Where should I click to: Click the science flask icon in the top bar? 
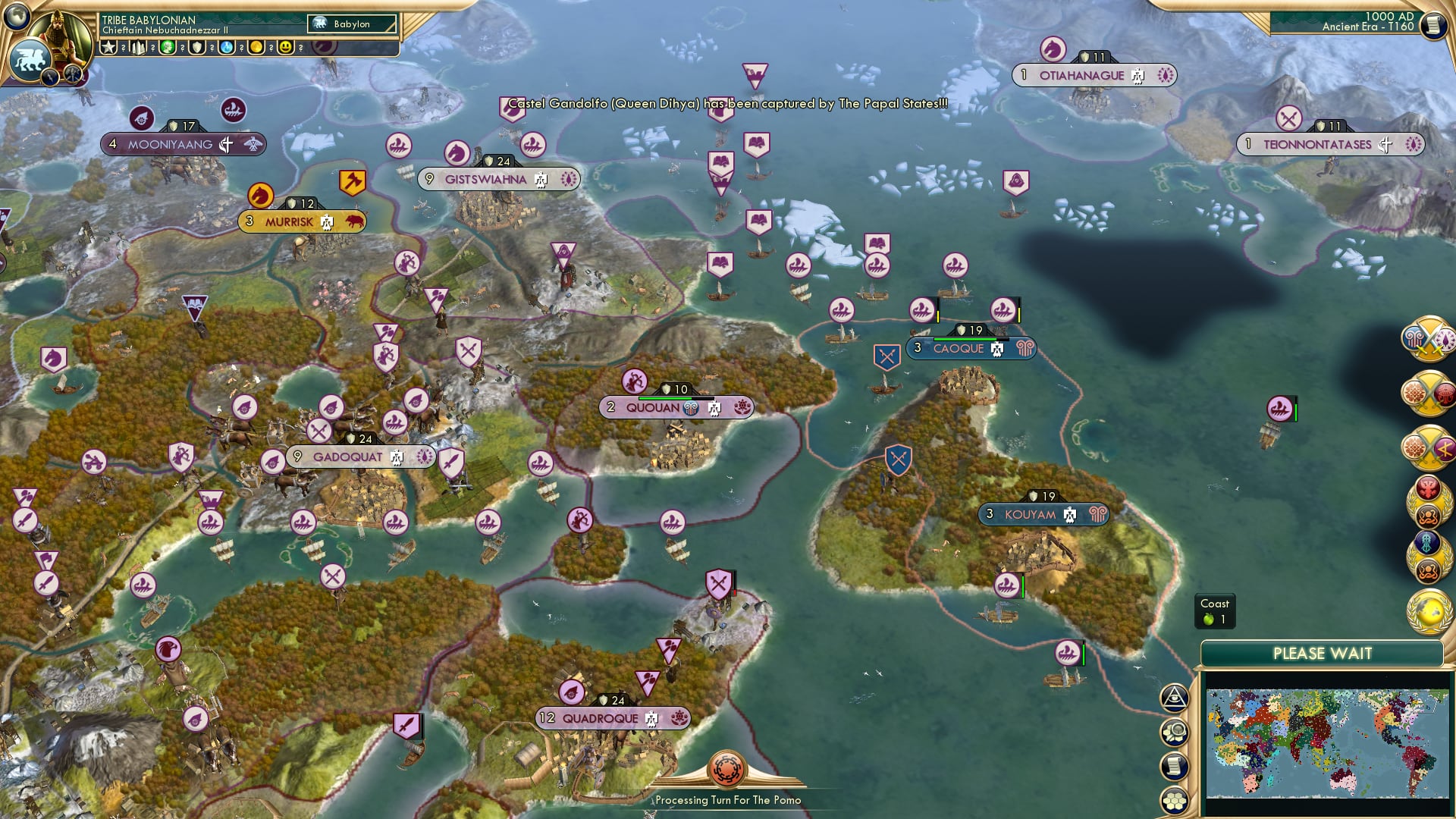226,47
